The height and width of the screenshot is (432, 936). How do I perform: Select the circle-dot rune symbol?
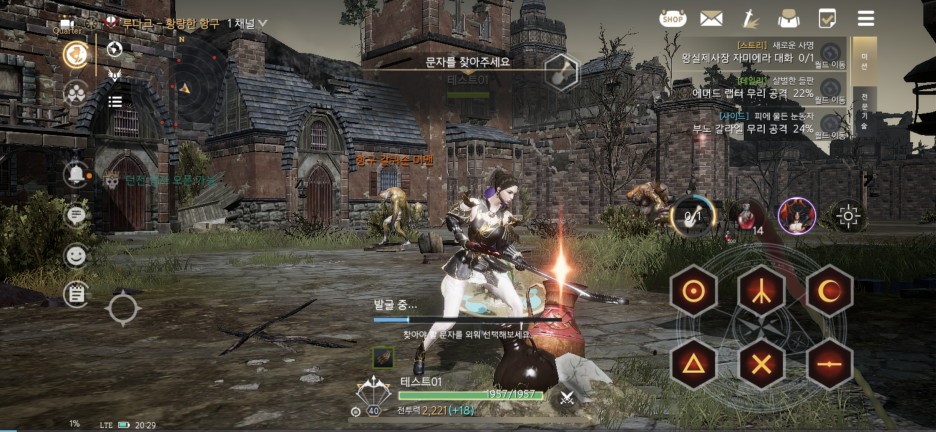pyautogui.click(x=693, y=290)
